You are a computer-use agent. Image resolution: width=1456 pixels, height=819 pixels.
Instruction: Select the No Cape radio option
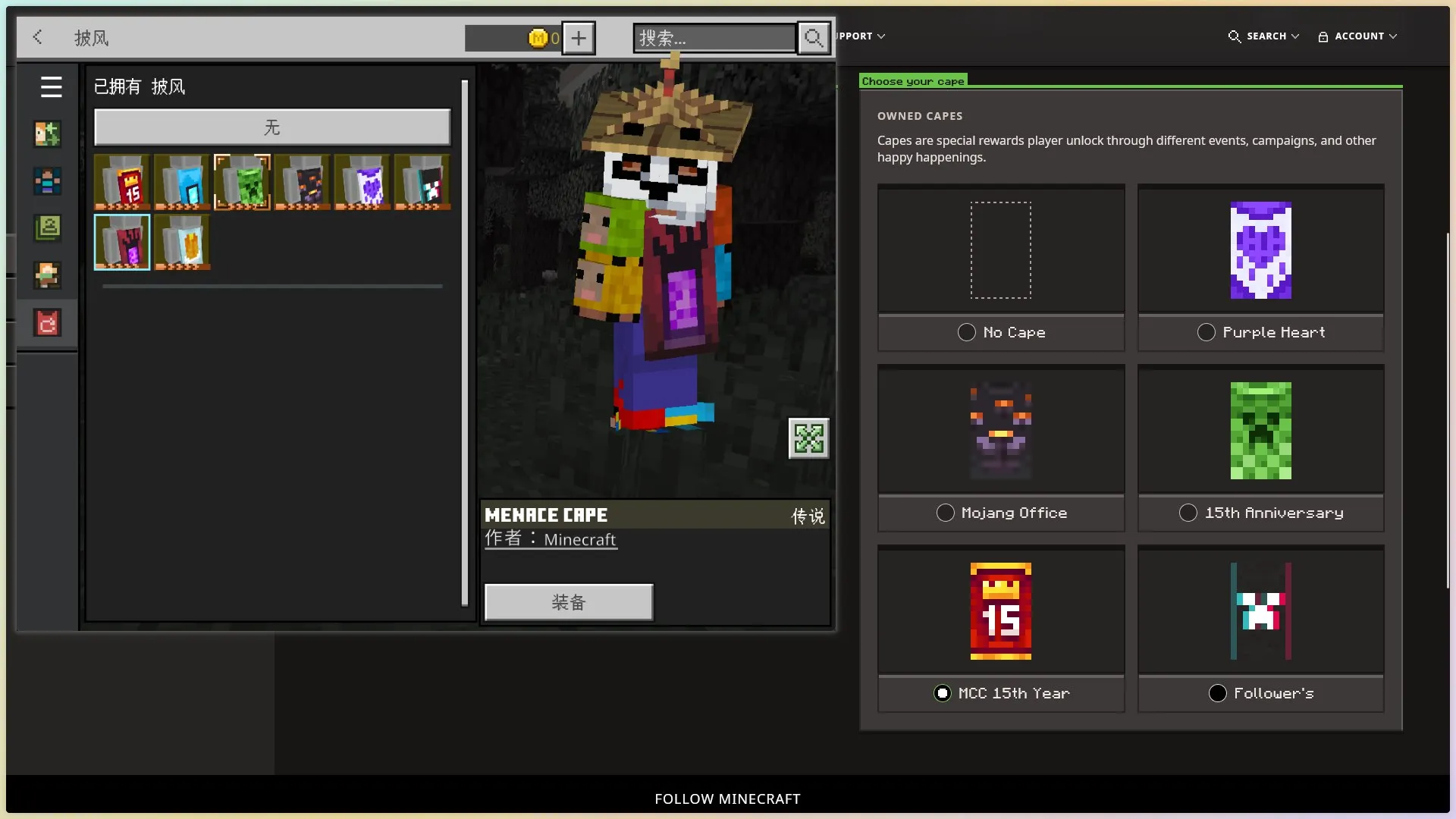tap(967, 332)
